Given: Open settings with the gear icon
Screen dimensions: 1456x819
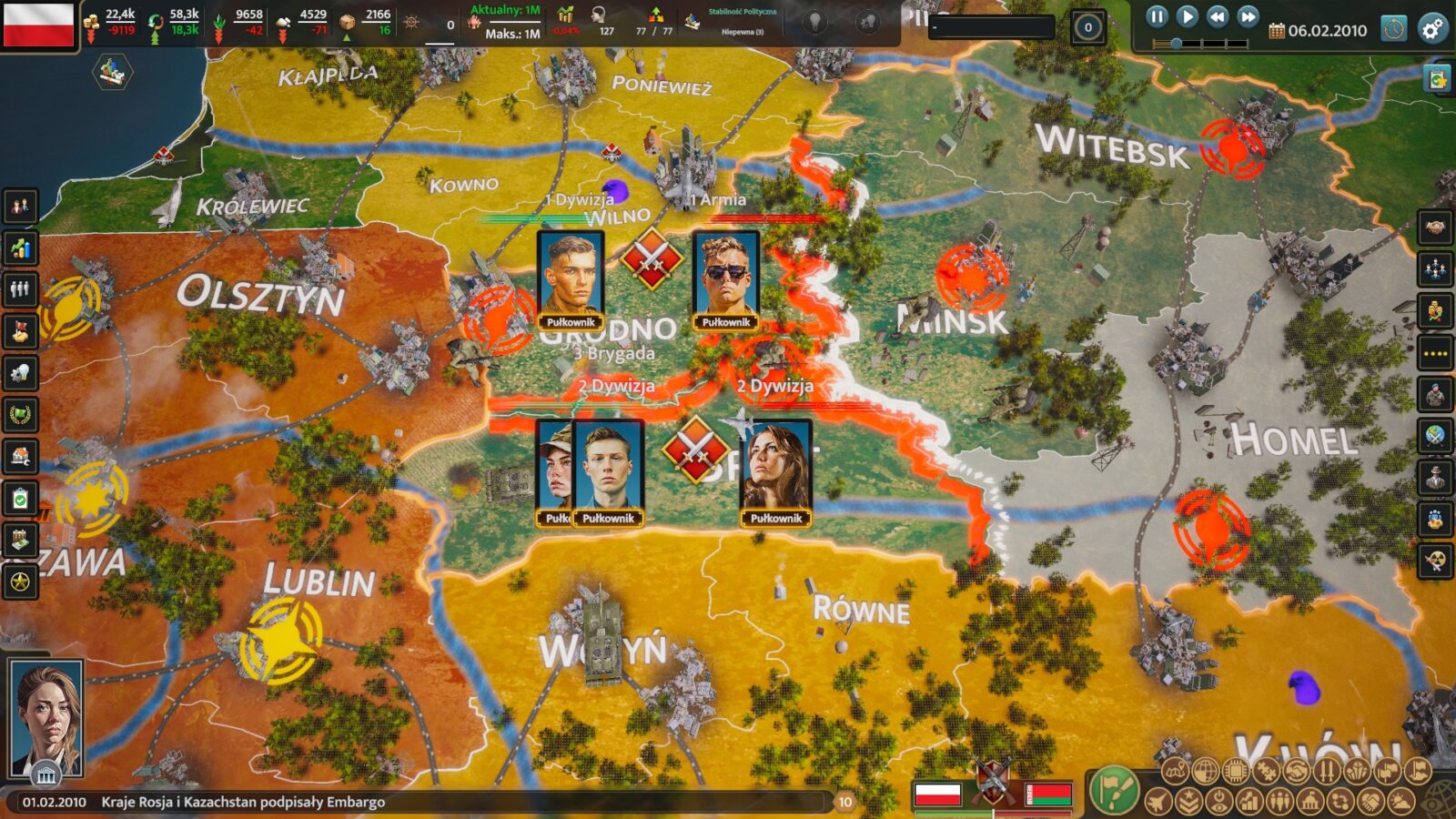Looking at the screenshot, I should (1432, 29).
